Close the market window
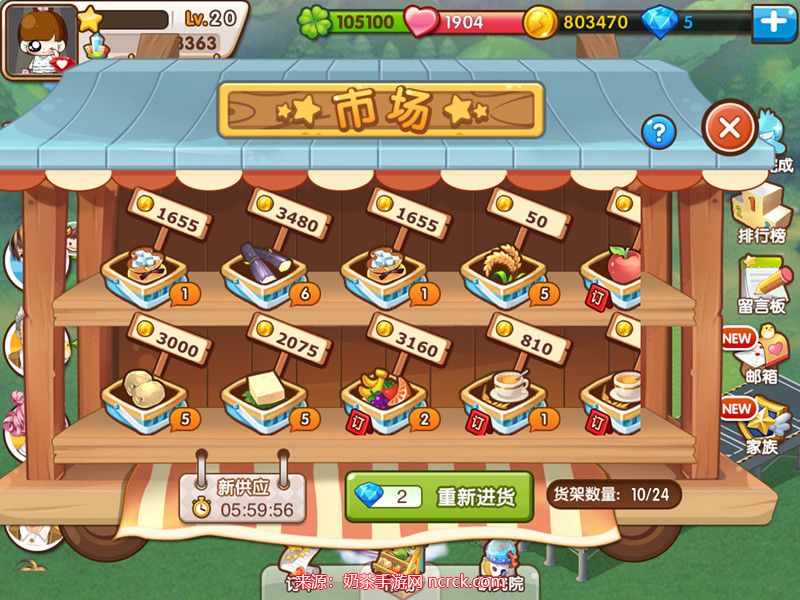The height and width of the screenshot is (600, 800). (729, 127)
